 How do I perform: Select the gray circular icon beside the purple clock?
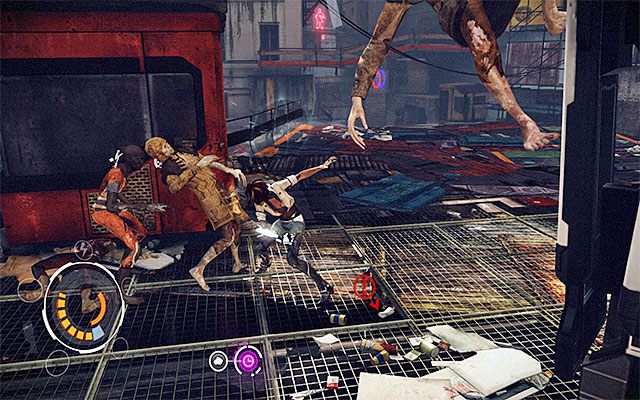pyautogui.click(x=218, y=360)
